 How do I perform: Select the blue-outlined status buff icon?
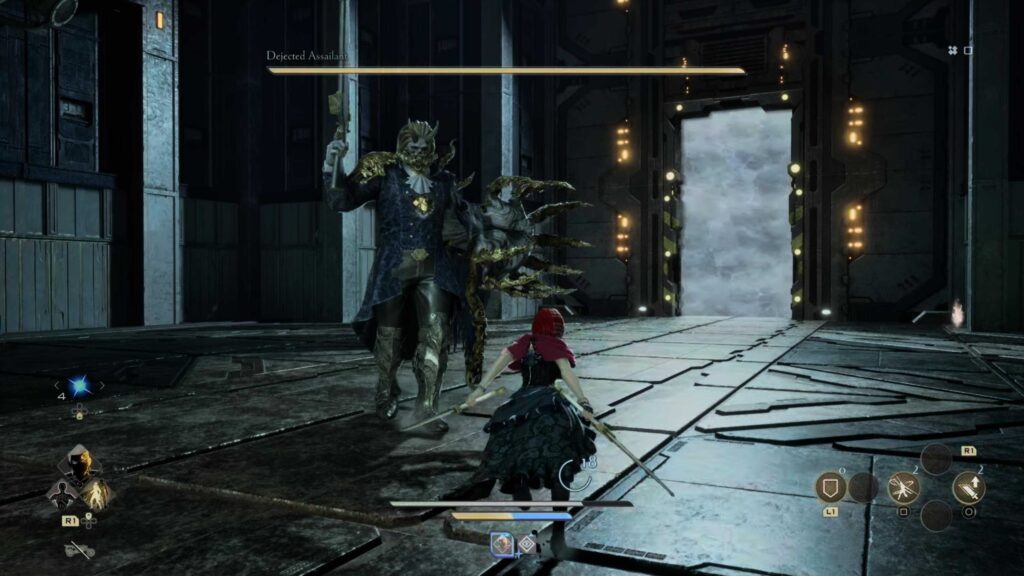[x=501, y=543]
